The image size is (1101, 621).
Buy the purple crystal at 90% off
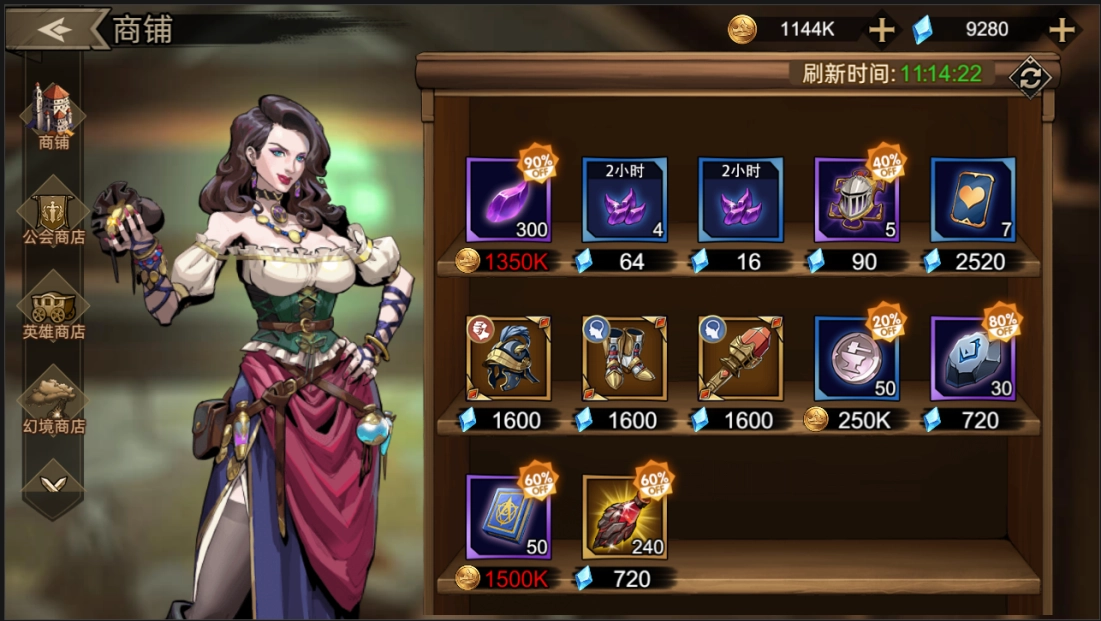508,200
